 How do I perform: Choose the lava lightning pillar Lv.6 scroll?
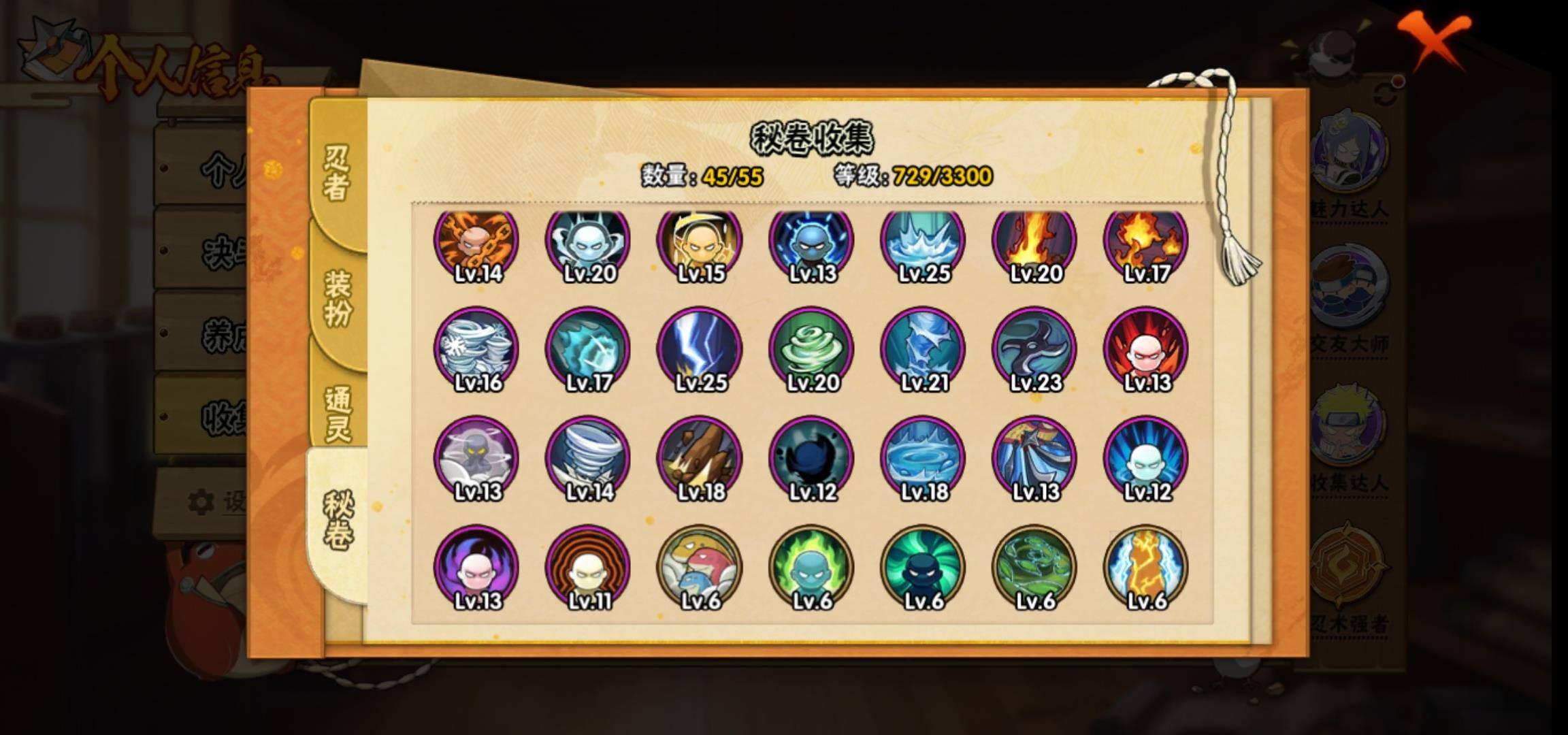pos(1146,567)
